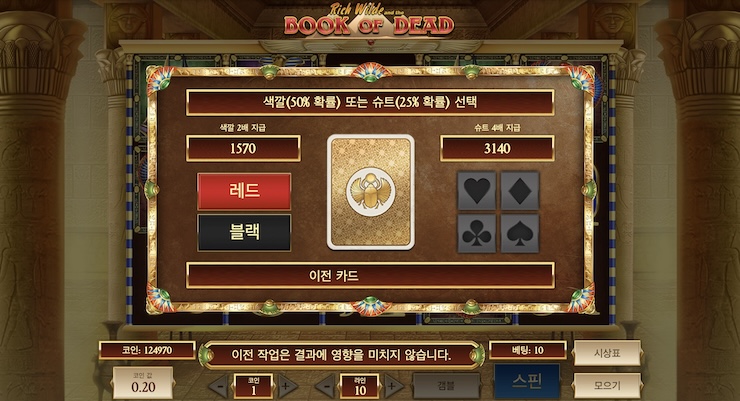Open the 시상표 paytable
Viewport: 740px width, 401px height.
point(607,352)
